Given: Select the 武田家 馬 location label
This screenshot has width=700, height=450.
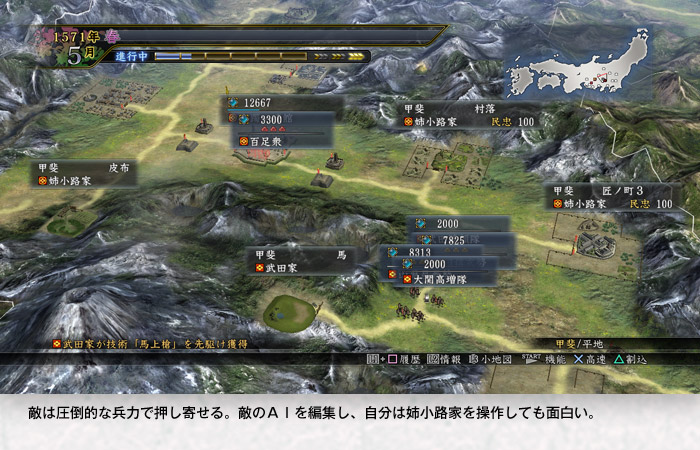Looking at the screenshot, I should click(300, 261).
